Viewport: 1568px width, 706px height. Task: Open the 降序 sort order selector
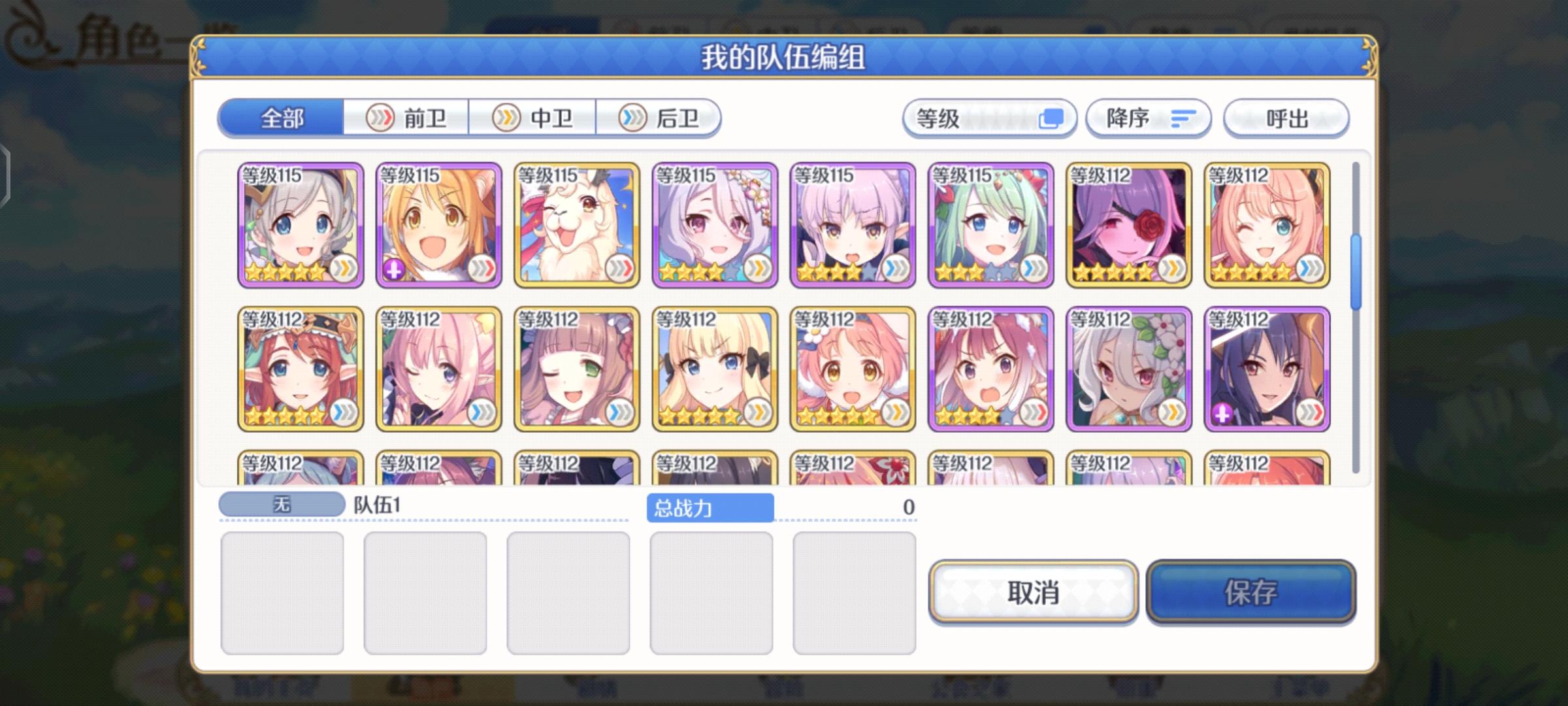pos(1149,118)
